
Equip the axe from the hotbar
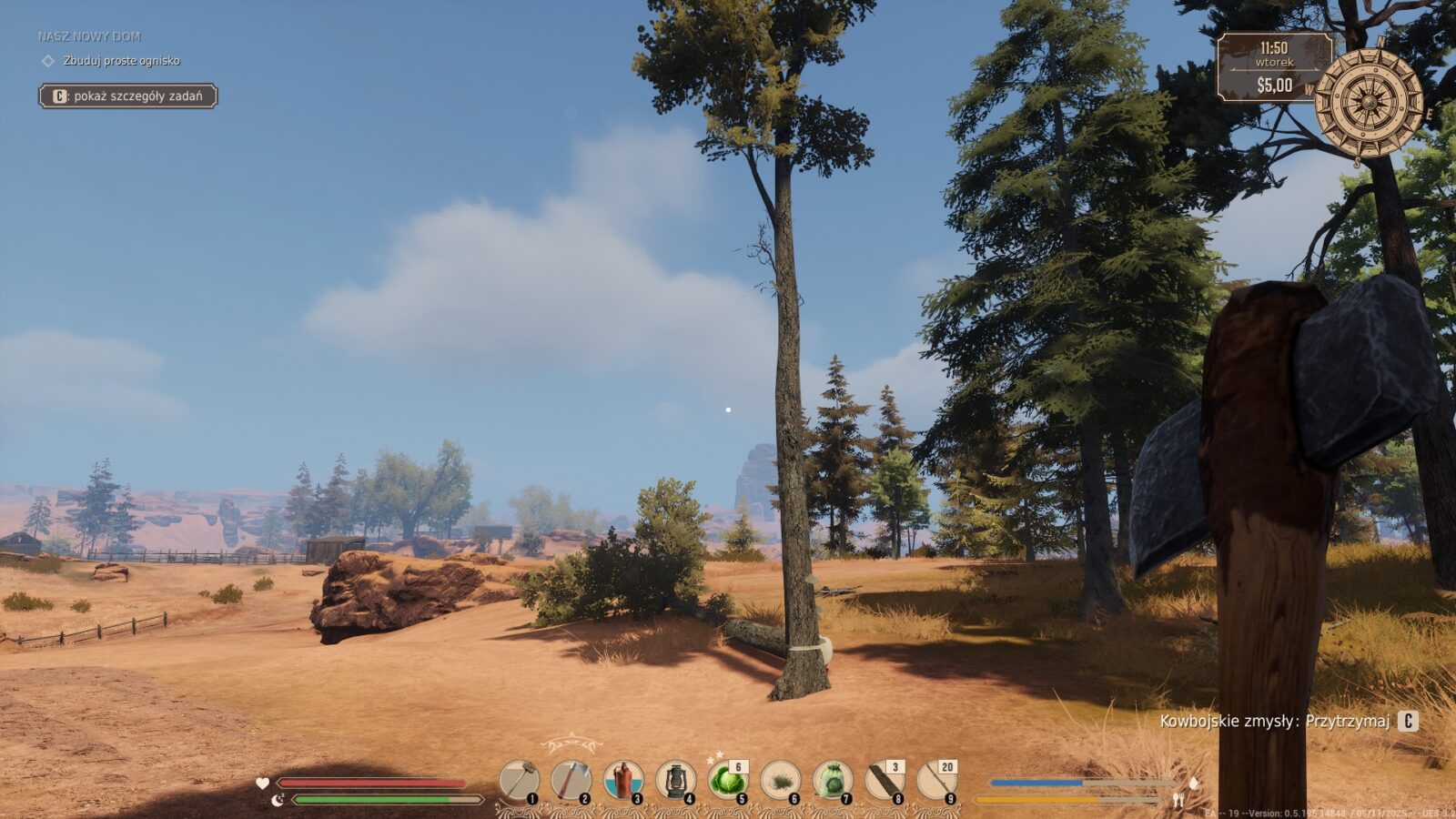571,781
